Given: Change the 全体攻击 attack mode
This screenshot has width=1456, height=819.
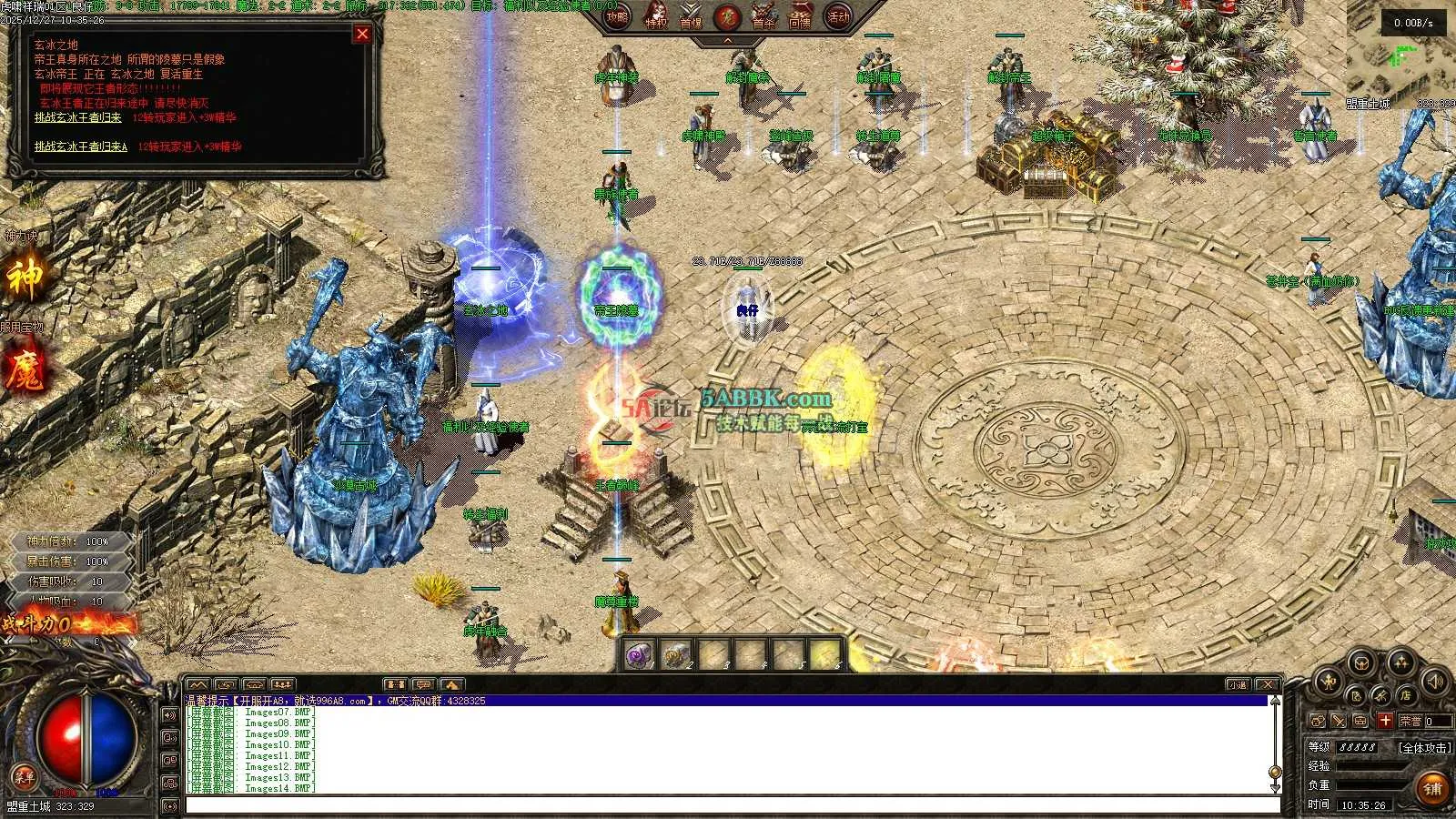Looking at the screenshot, I should (x=1424, y=747).
